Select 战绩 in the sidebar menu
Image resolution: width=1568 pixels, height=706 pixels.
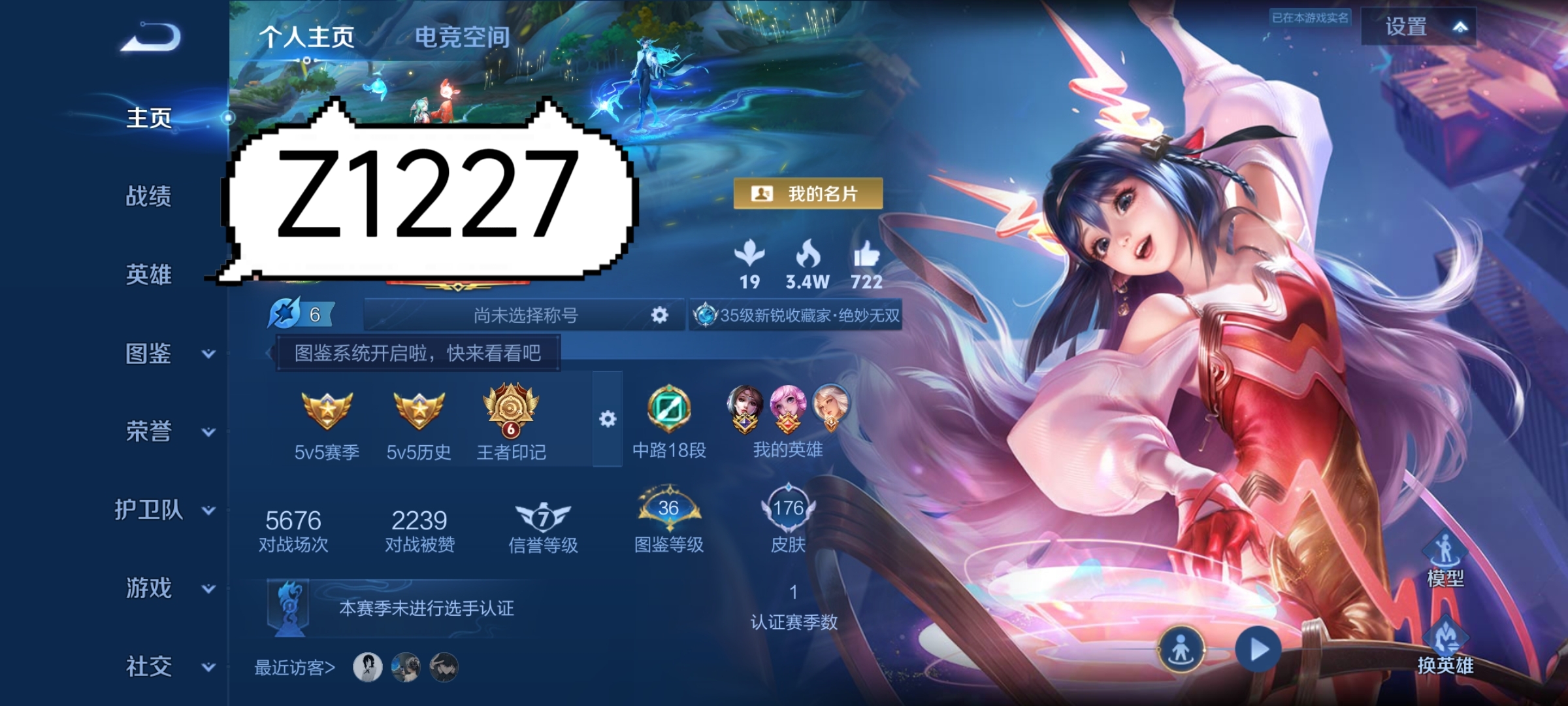148,196
